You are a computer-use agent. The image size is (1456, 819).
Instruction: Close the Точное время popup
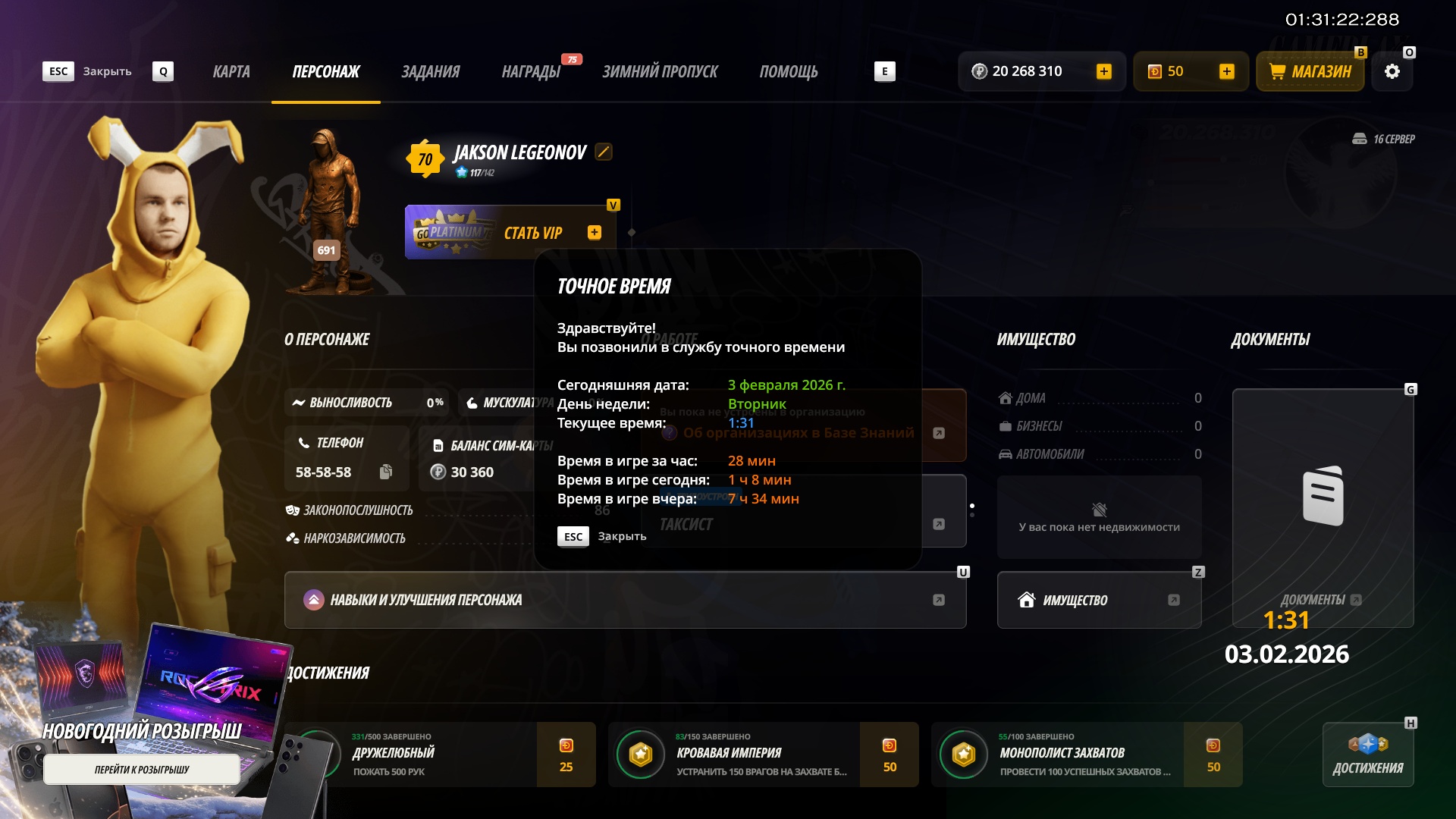(574, 537)
